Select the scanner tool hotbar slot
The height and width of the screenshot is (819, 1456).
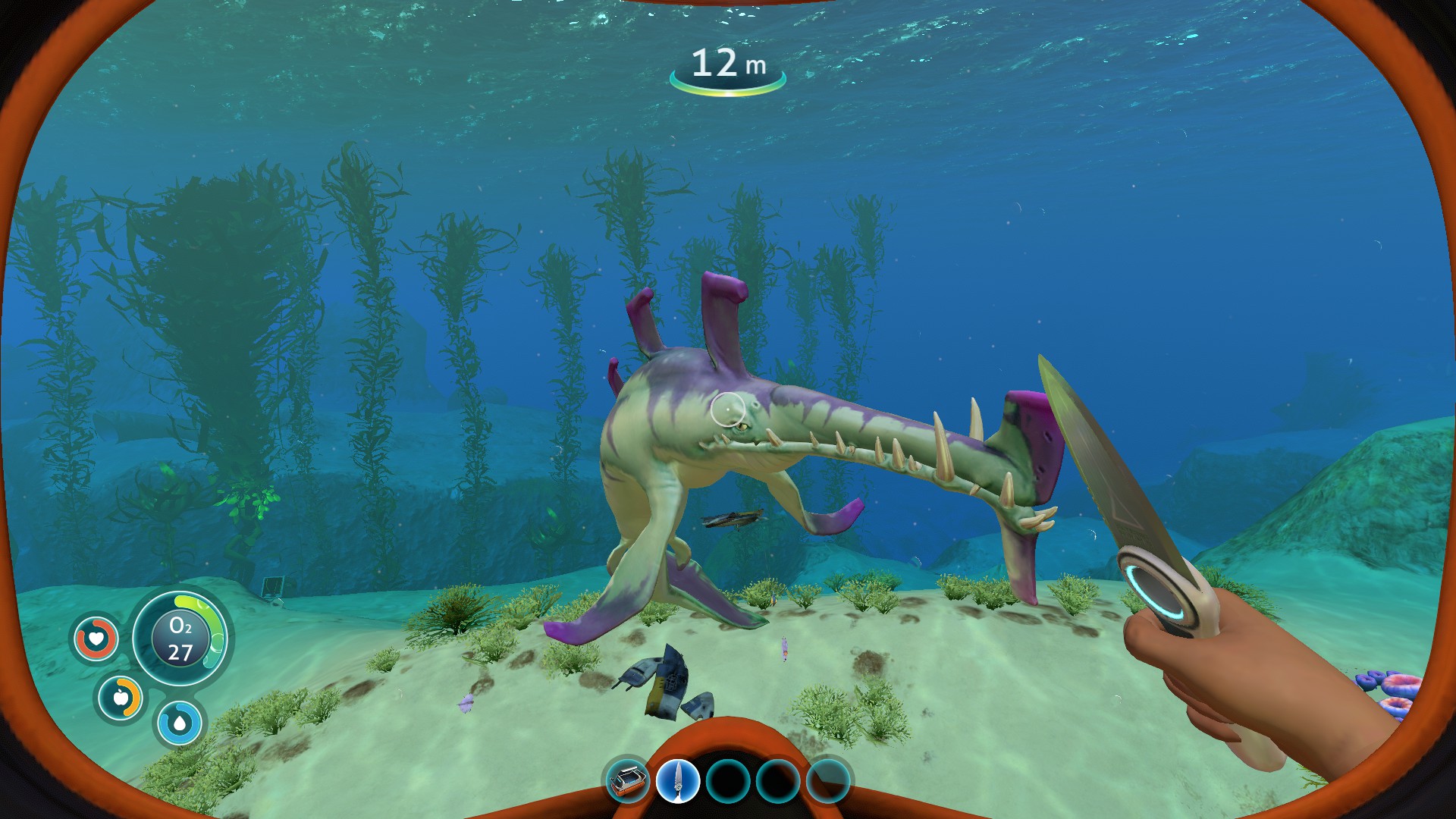pos(628,780)
